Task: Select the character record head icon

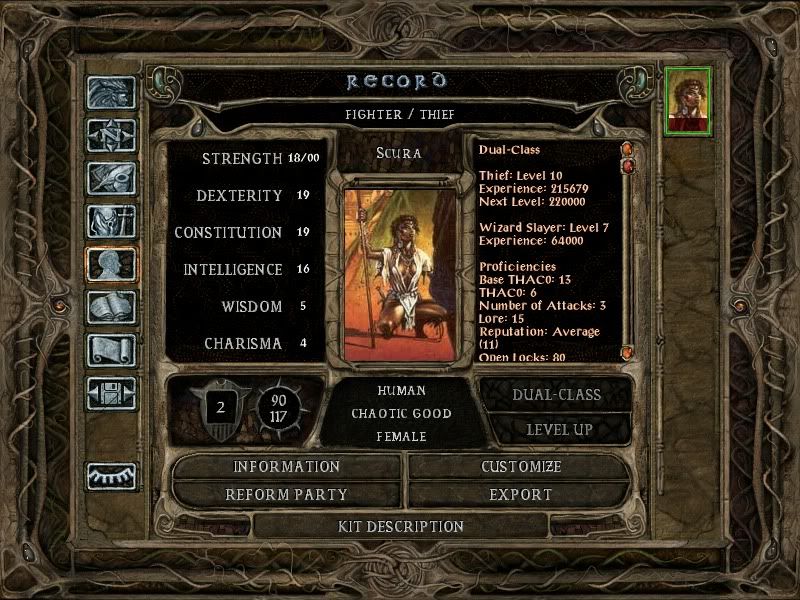Action: [111, 264]
